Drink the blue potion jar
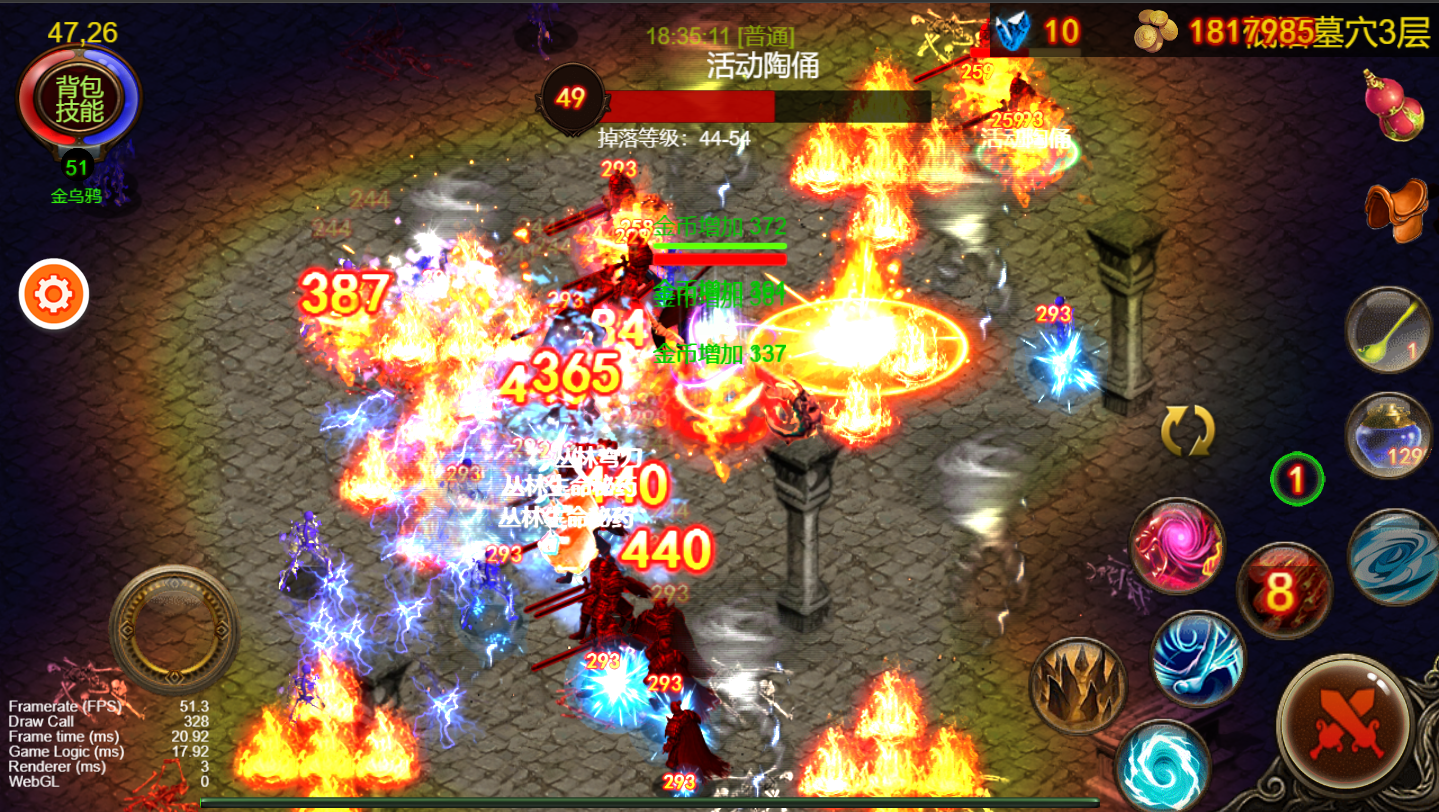 pos(1389,435)
